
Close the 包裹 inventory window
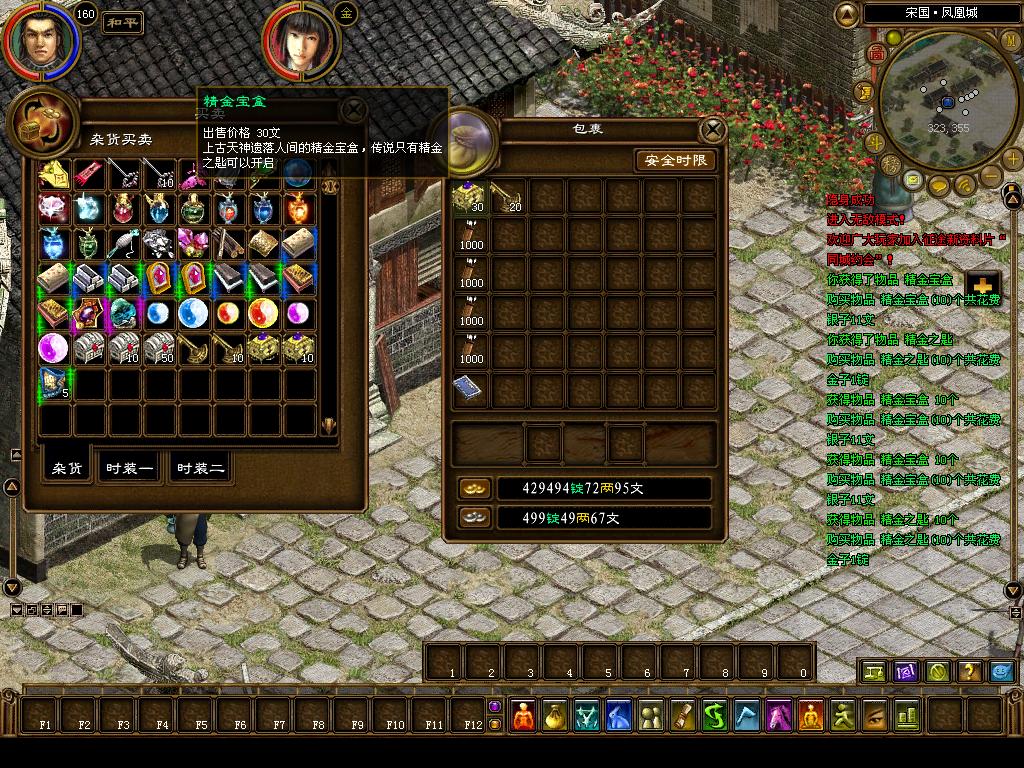pyautogui.click(x=712, y=130)
